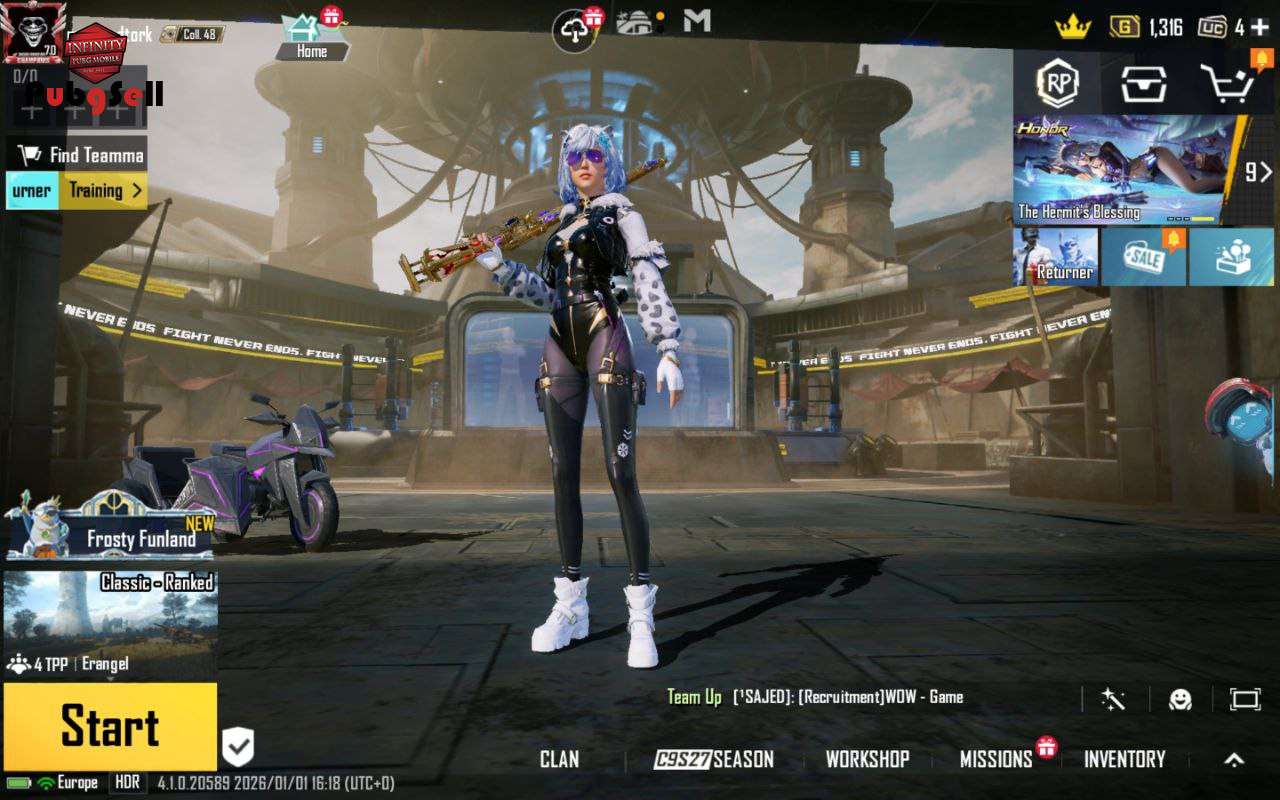Open the Sale offers tile
The height and width of the screenshot is (800, 1280).
[1143, 257]
